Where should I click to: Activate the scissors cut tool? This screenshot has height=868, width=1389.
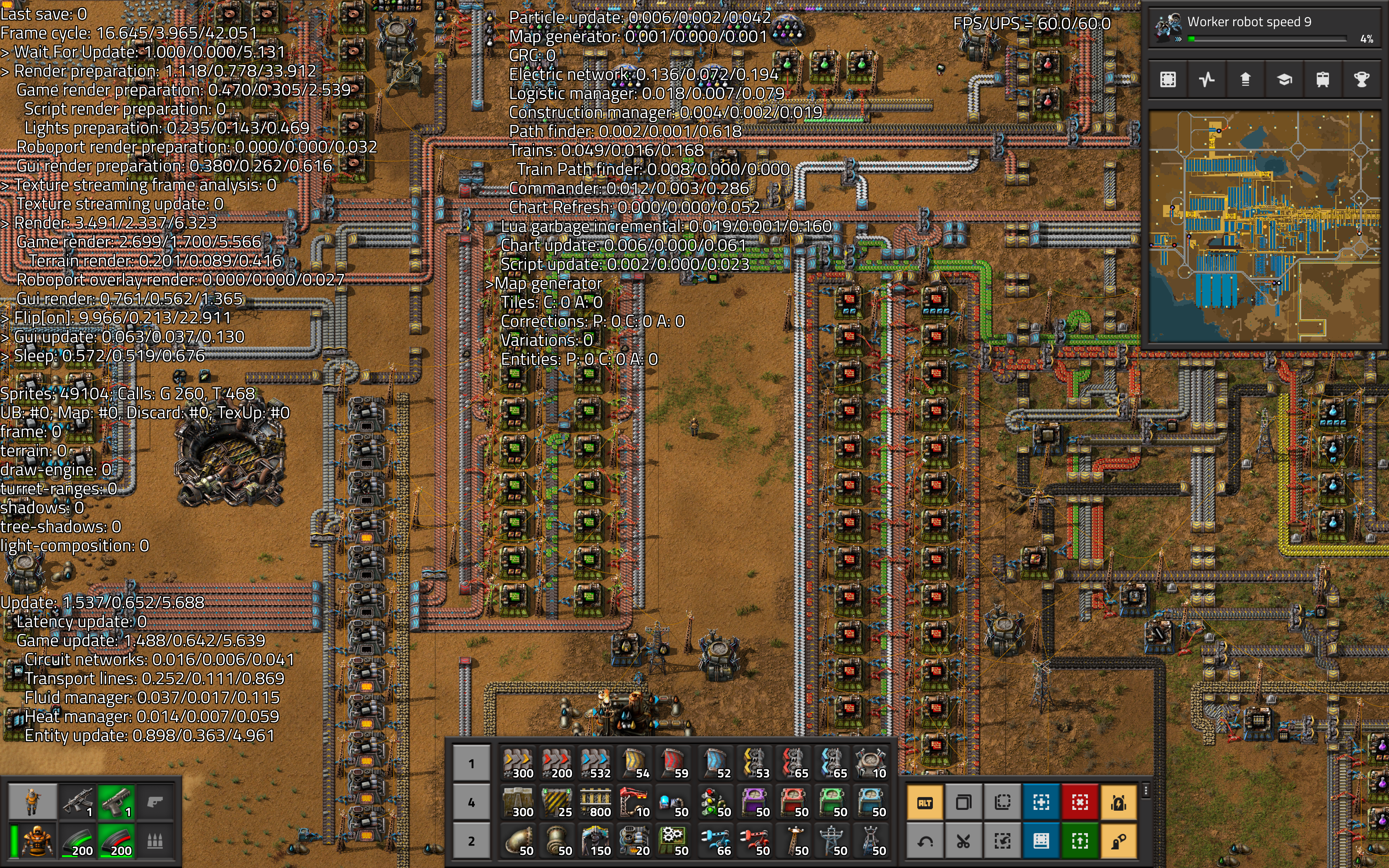963,841
